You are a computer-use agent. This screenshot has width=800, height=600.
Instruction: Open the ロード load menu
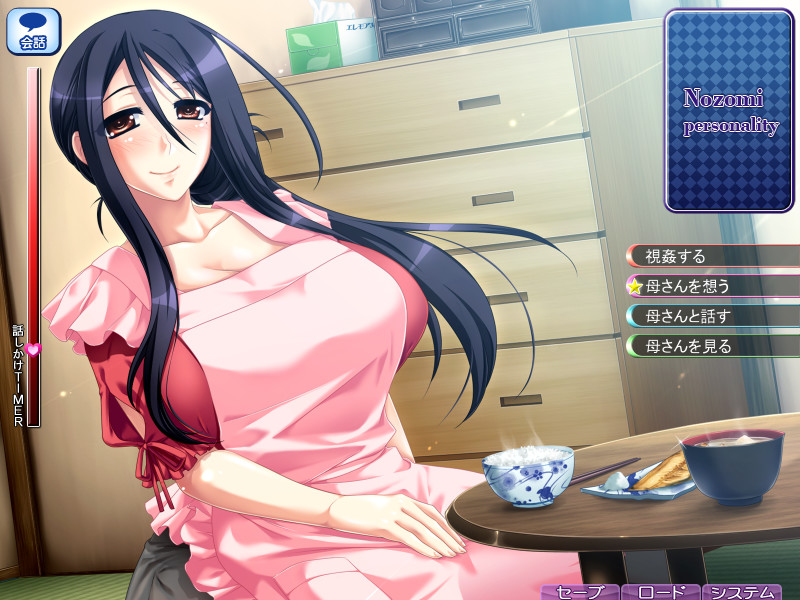click(661, 591)
